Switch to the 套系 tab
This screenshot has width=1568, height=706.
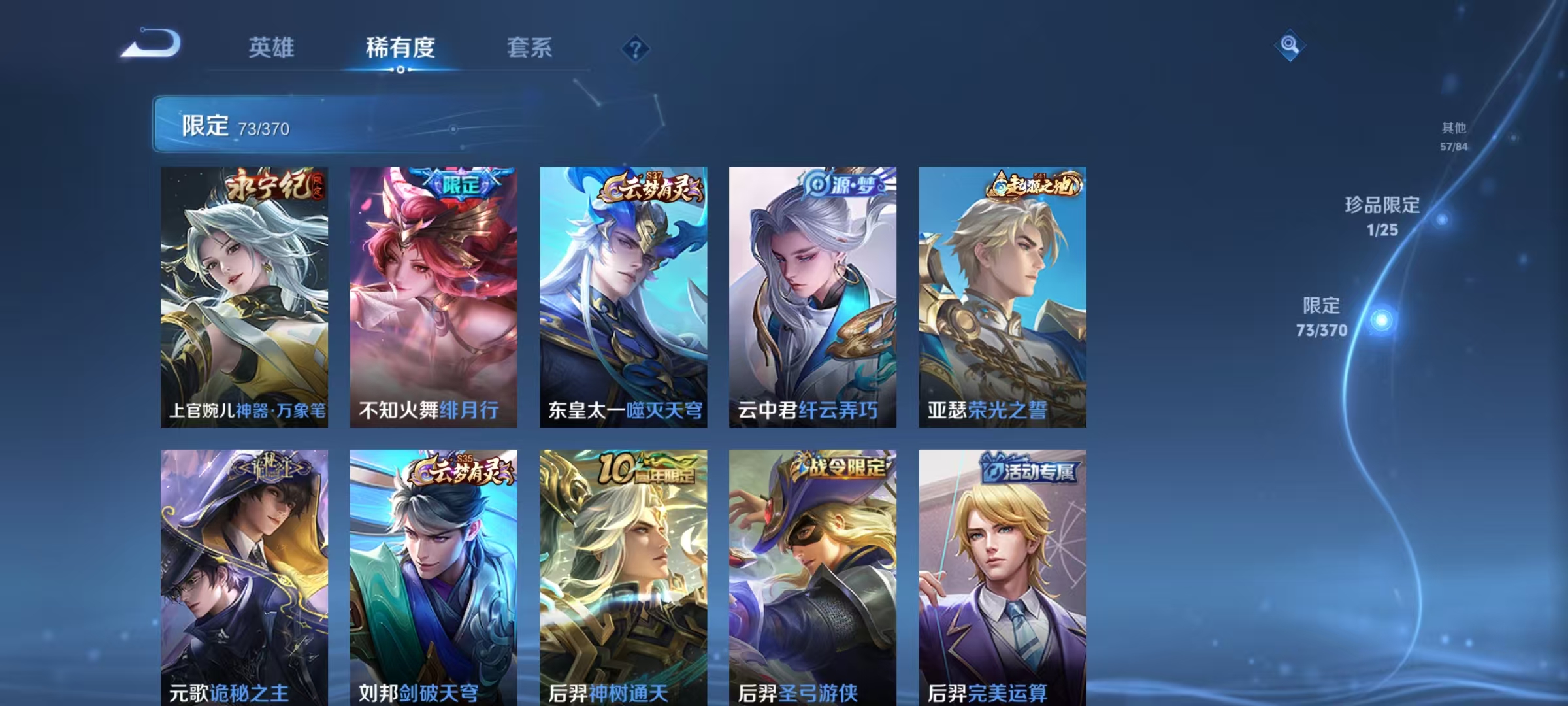click(x=529, y=48)
